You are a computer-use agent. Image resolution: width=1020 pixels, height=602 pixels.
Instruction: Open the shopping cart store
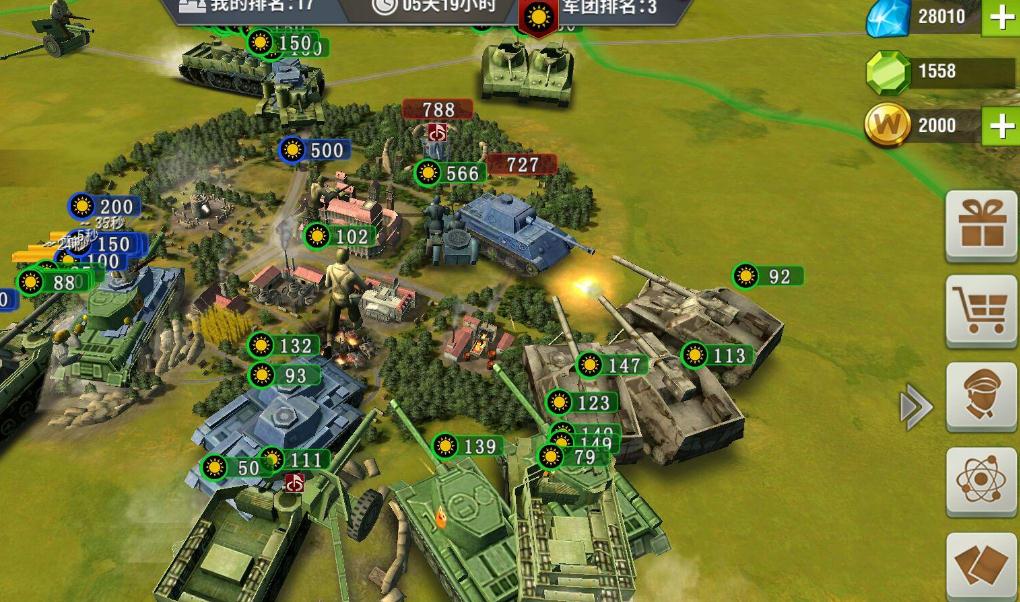pos(981,311)
